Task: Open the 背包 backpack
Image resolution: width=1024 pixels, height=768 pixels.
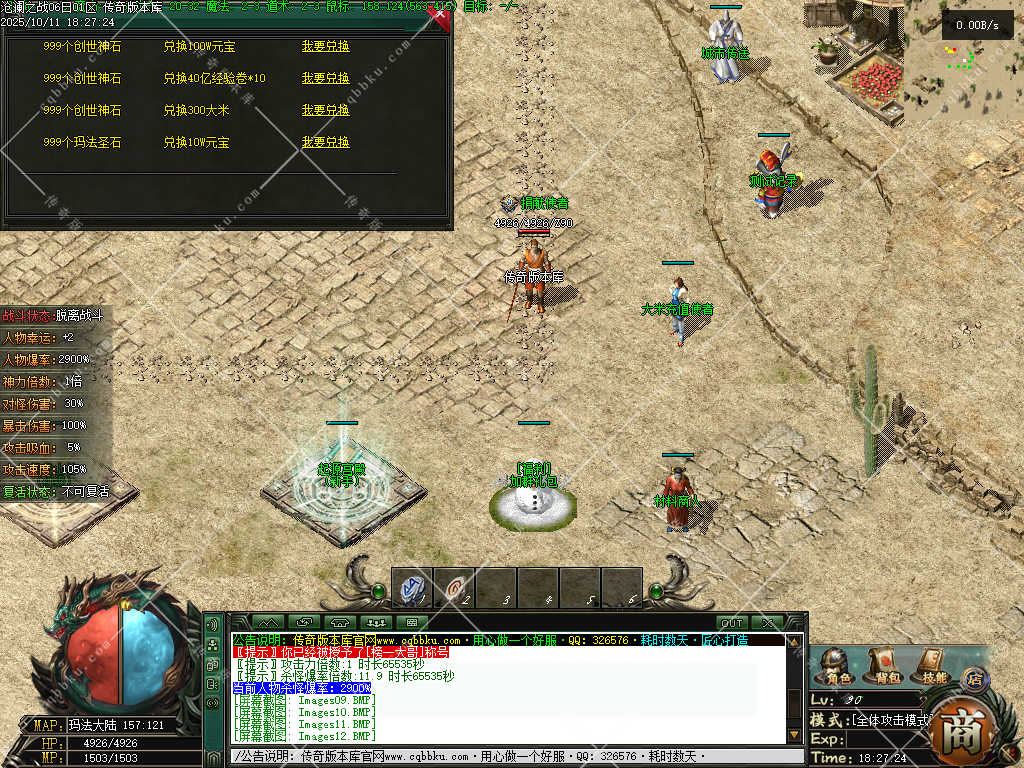Action: (882, 666)
